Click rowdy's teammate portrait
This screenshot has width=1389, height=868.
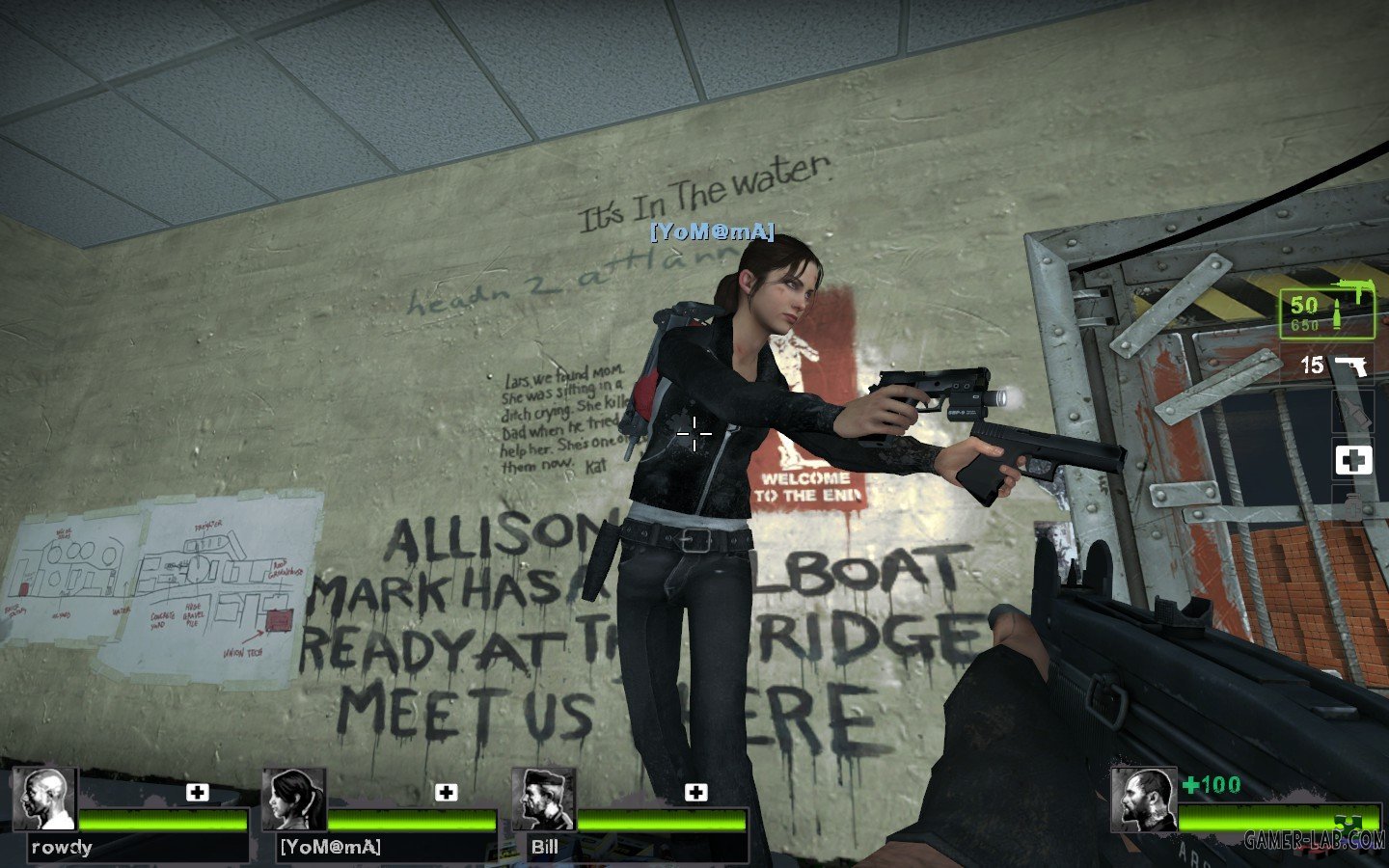click(44, 800)
